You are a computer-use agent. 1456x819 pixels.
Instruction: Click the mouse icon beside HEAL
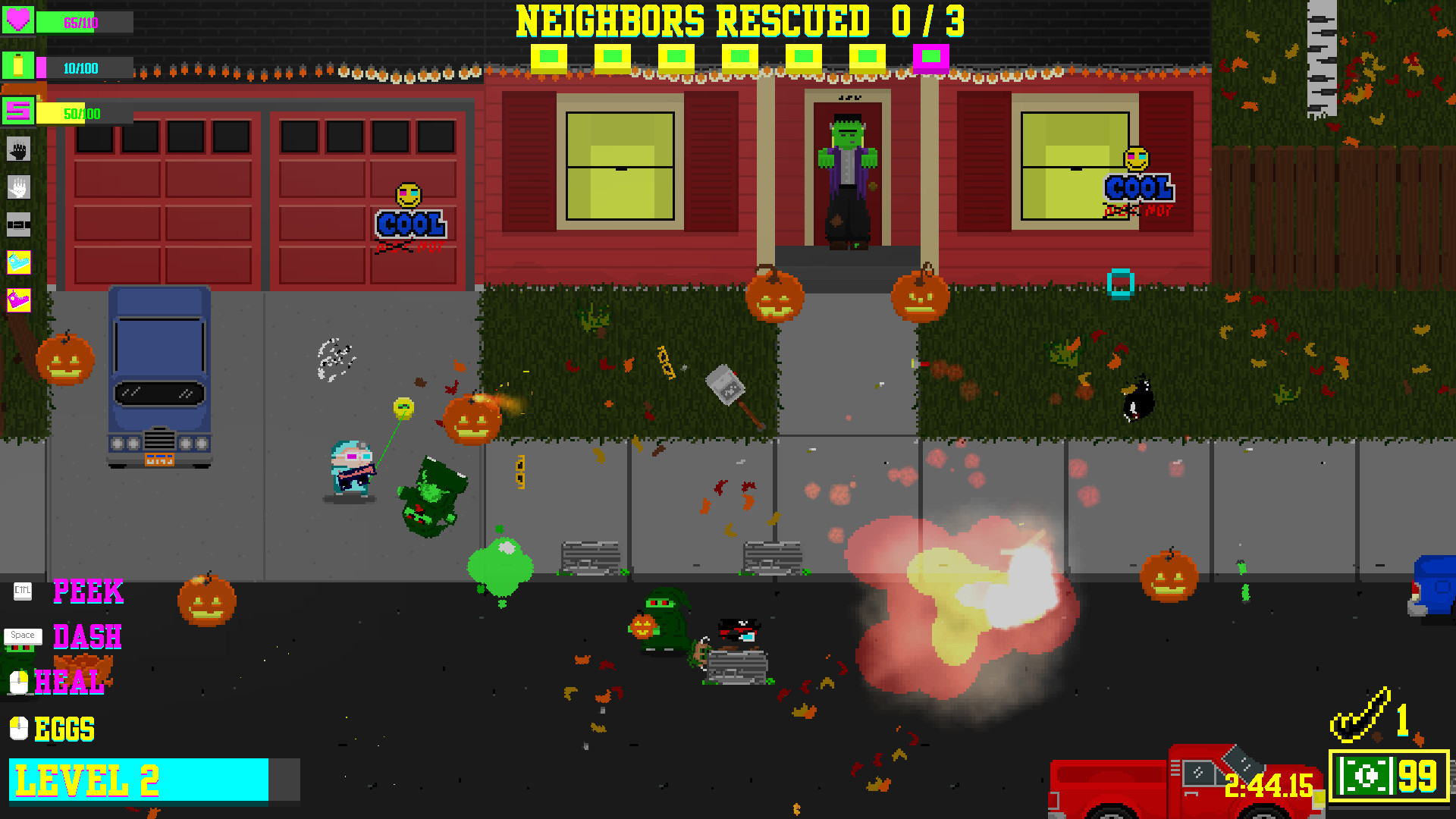(18, 682)
